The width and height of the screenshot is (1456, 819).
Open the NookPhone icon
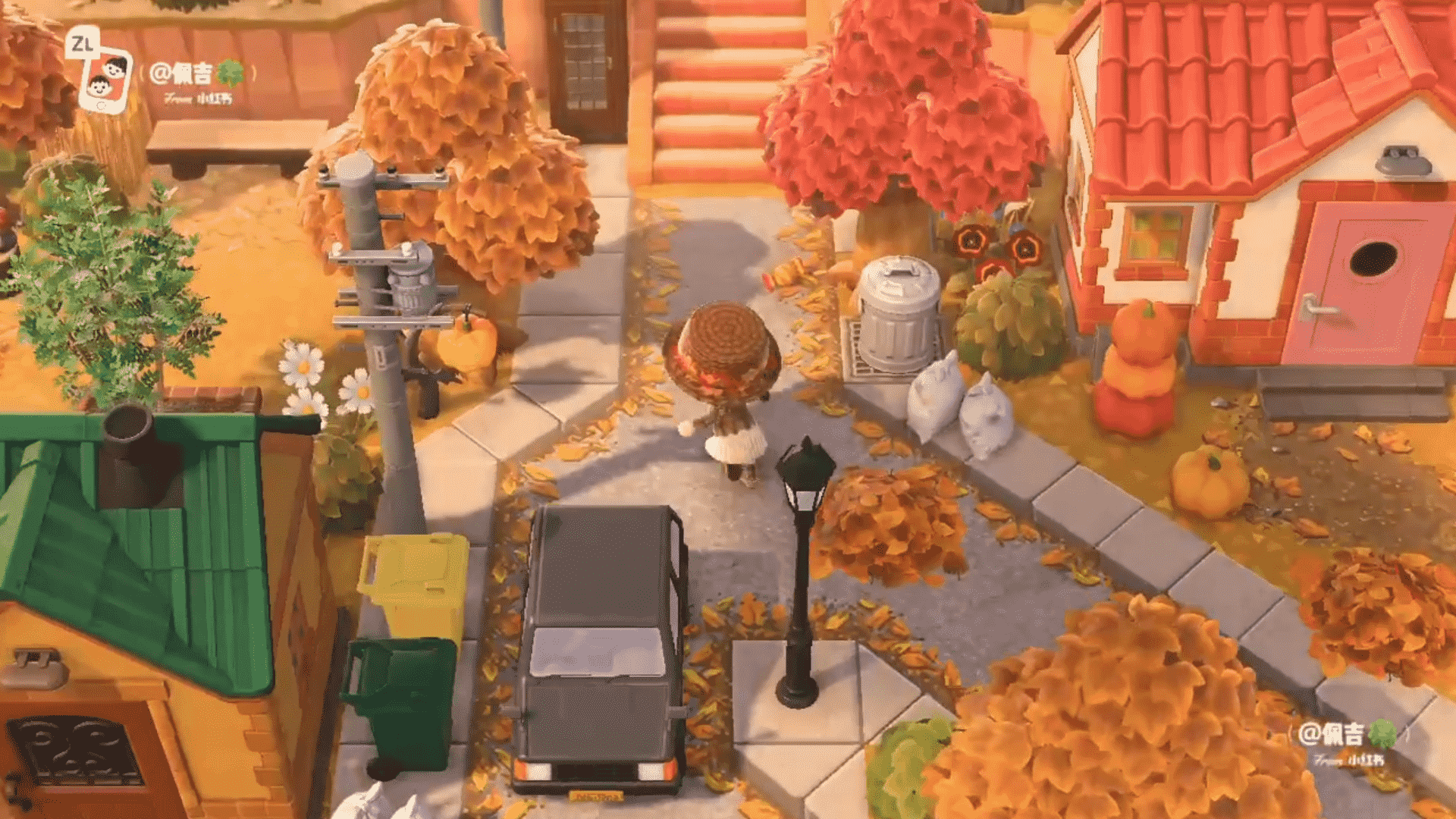[105, 79]
